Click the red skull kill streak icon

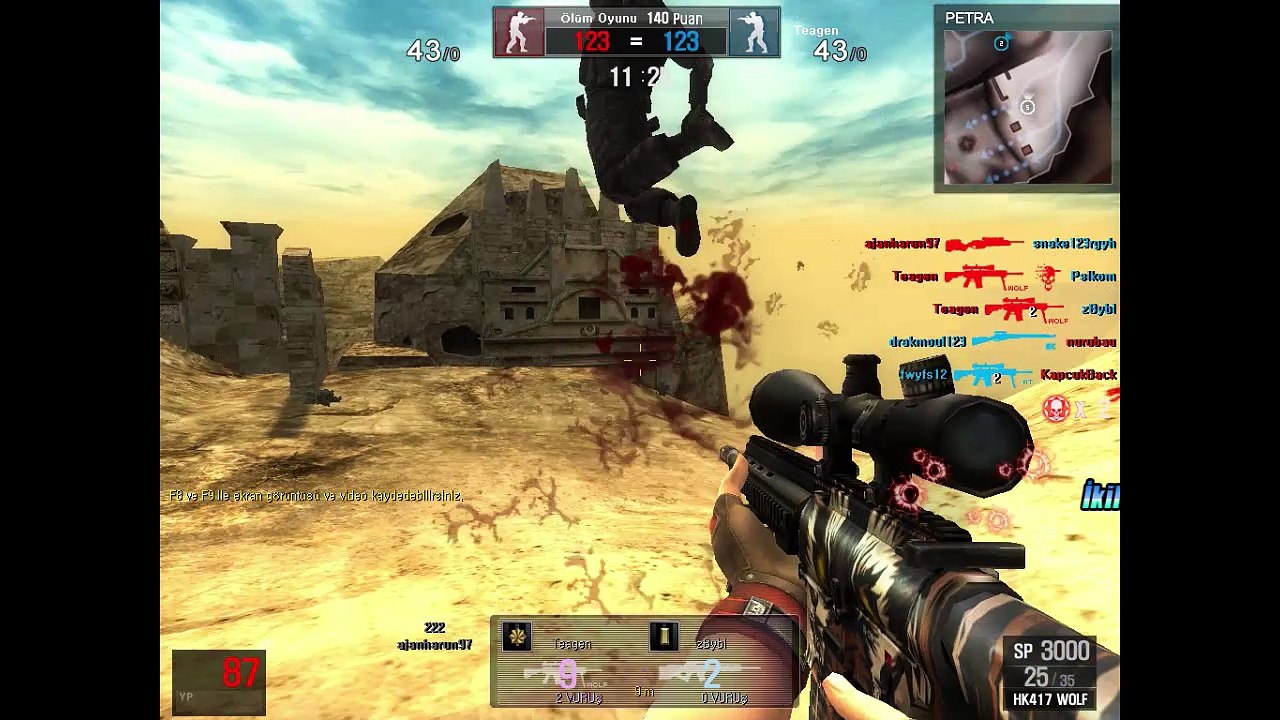[x=1055, y=407]
